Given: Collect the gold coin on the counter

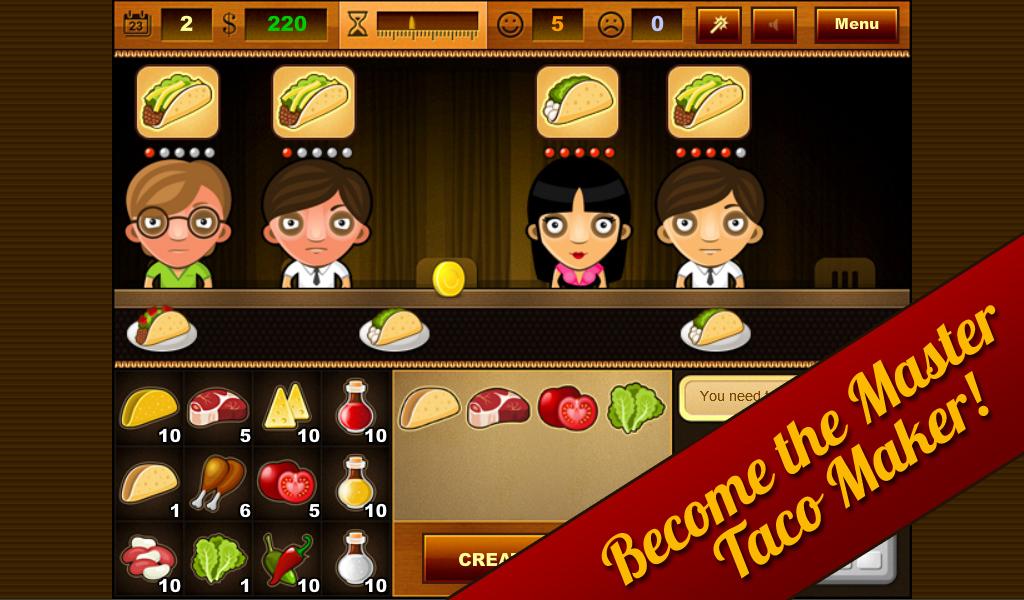Looking at the screenshot, I should click(448, 278).
